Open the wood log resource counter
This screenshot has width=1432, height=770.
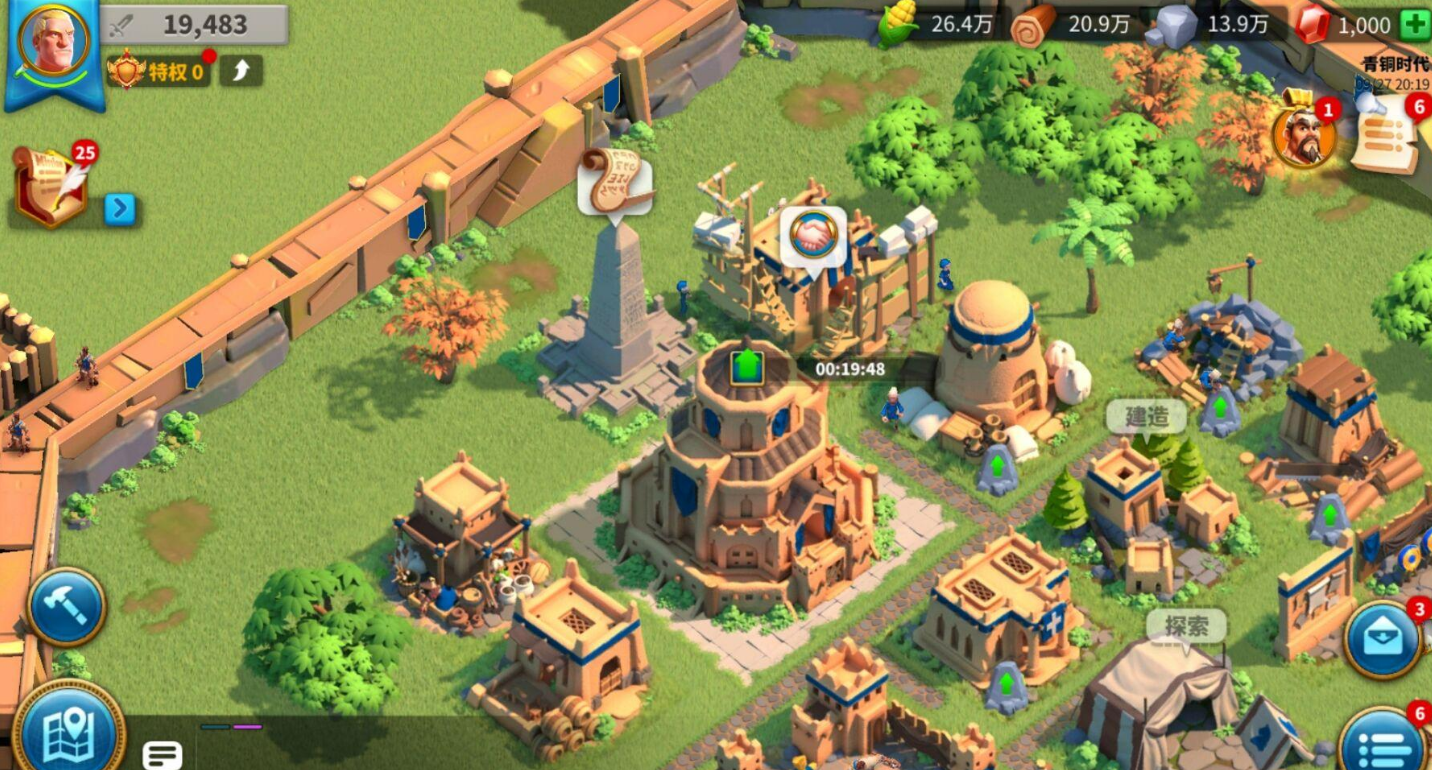1073,25
